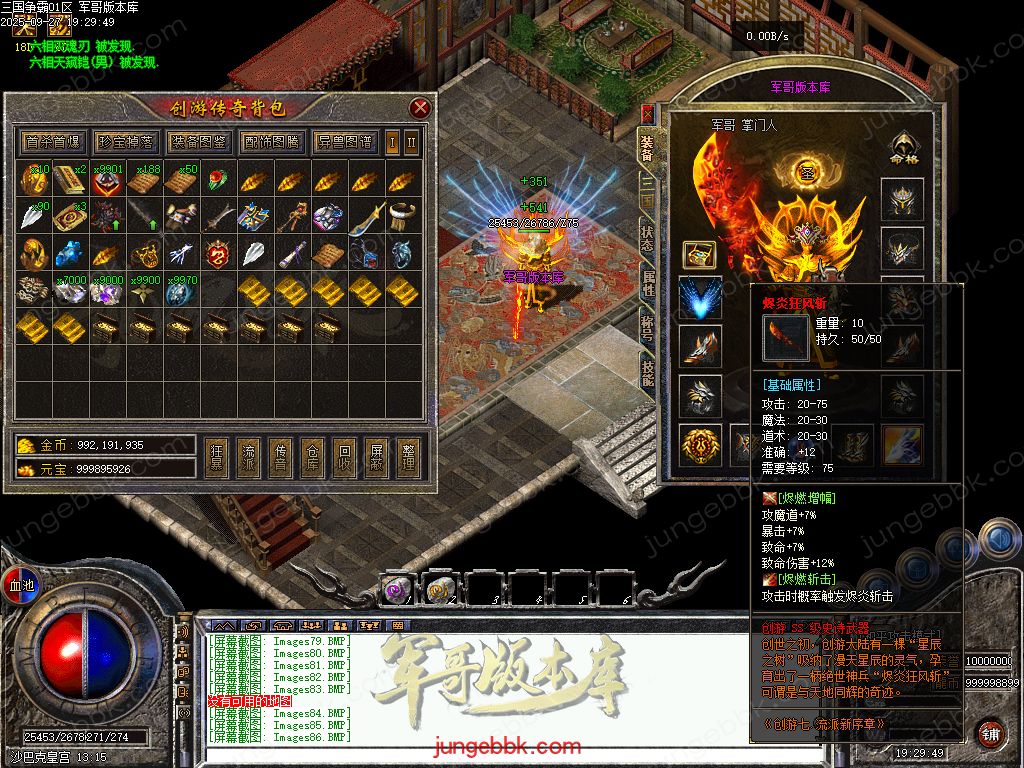The height and width of the screenshot is (768, 1024).
Task: Switch to bag page II
Action: click(x=410, y=142)
